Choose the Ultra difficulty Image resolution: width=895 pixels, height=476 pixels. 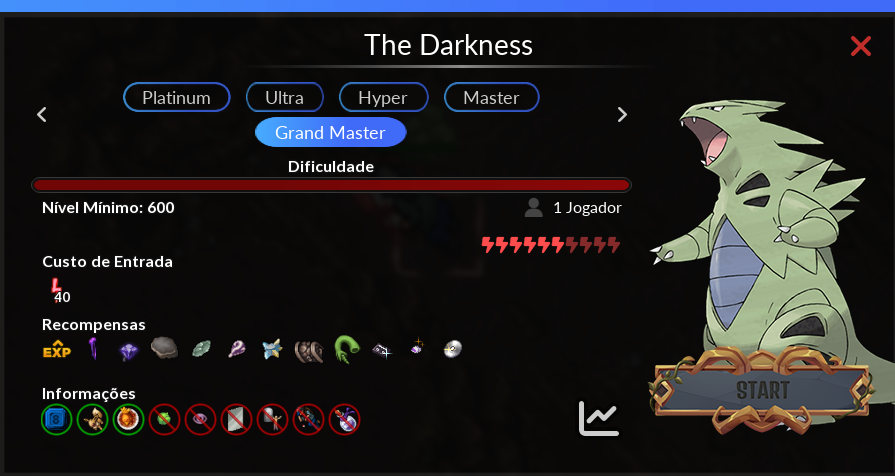[x=285, y=97]
